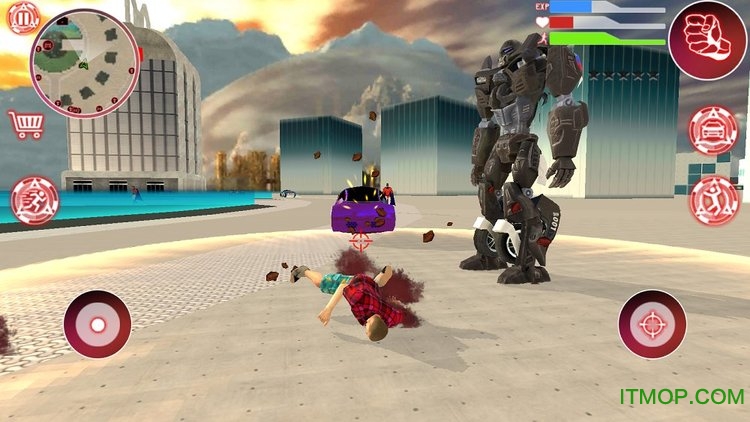Tap the virtual movement joystick

[x=97, y=325]
